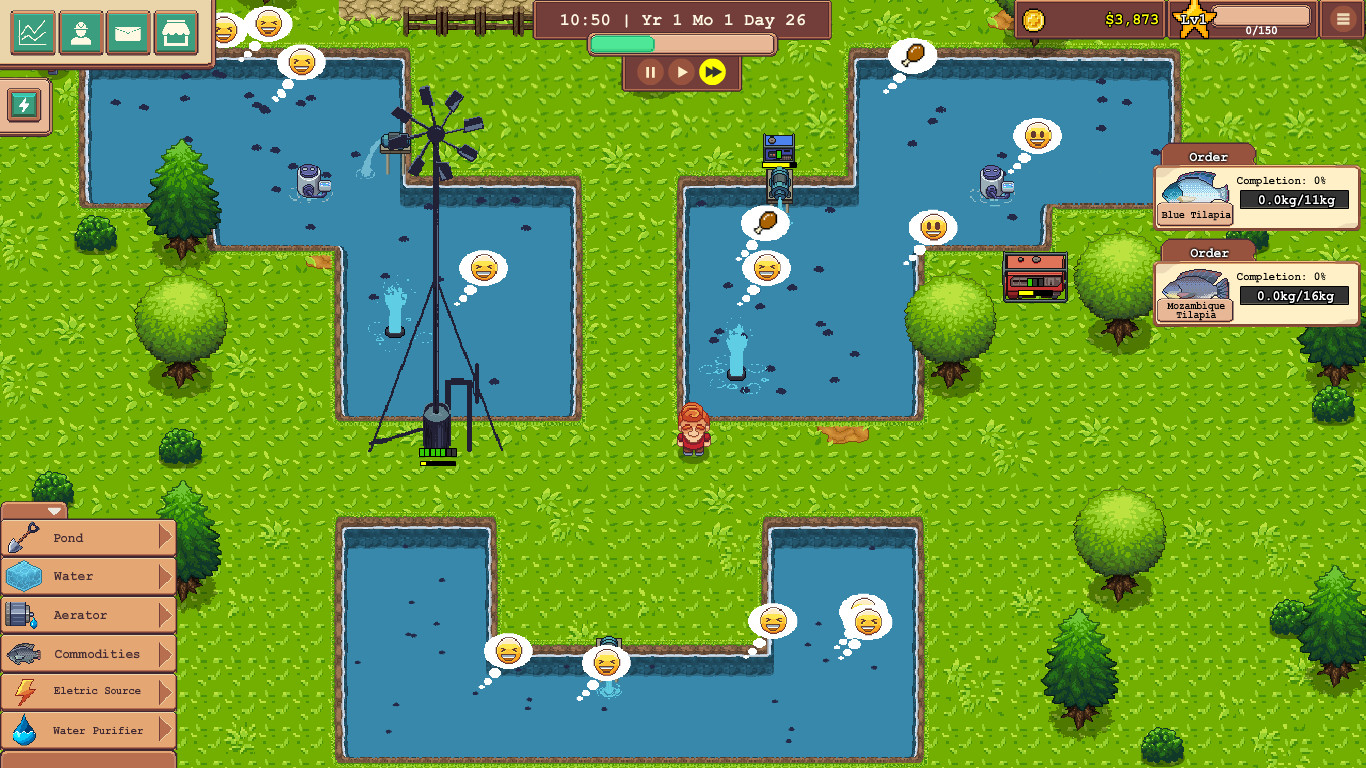Viewport: 1366px width, 768px height.
Task: Pause the game simulation
Action: click(x=650, y=72)
